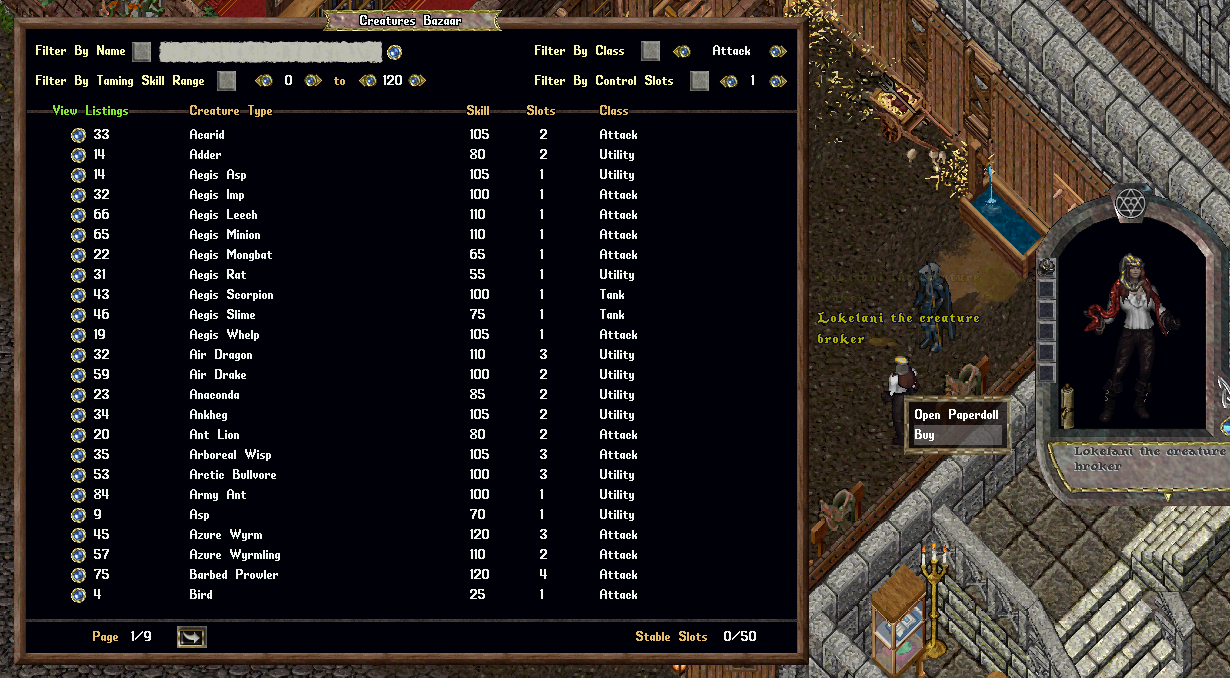This screenshot has width=1230, height=678.
Task: View listings for Barbed Prowler
Action: pos(78,575)
